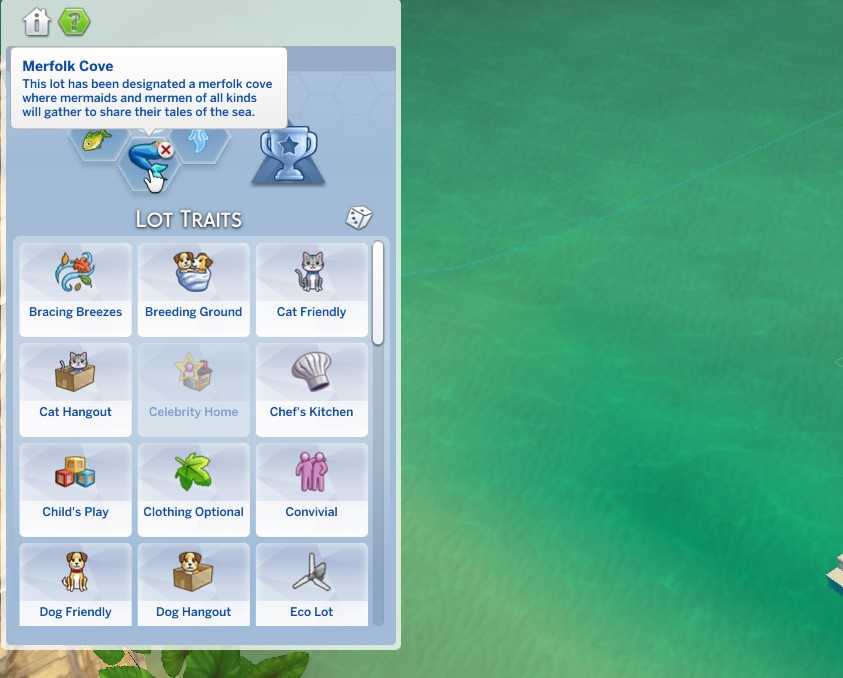
Task: Choose the Dog Hangout trait
Action: [x=193, y=585]
